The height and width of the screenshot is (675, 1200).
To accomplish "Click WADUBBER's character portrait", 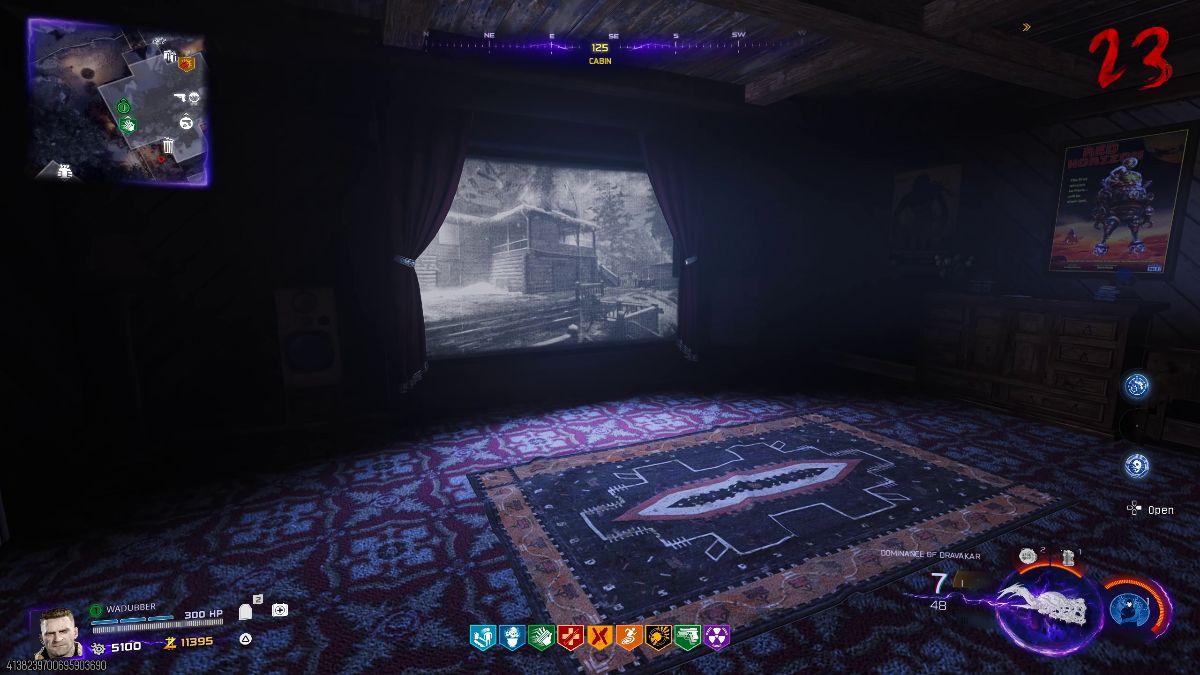I will click(58, 631).
